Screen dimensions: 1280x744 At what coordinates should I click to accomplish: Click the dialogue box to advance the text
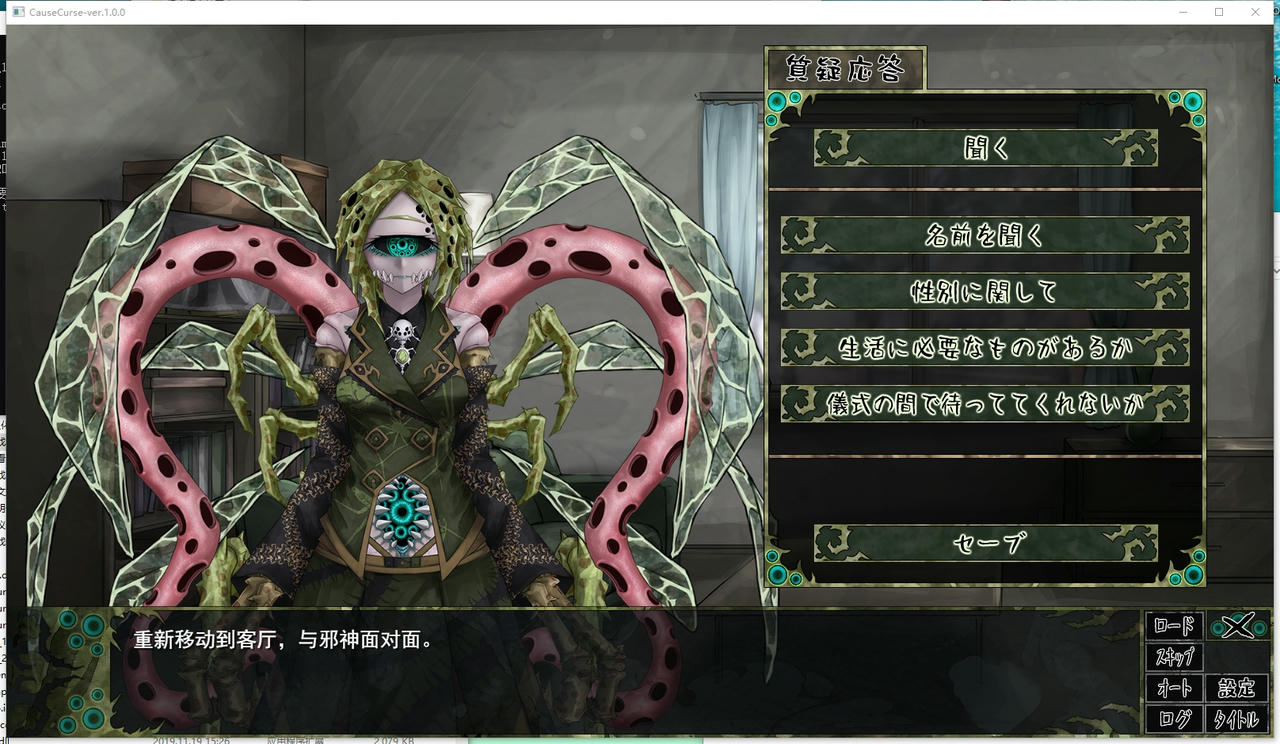[x=500, y=660]
